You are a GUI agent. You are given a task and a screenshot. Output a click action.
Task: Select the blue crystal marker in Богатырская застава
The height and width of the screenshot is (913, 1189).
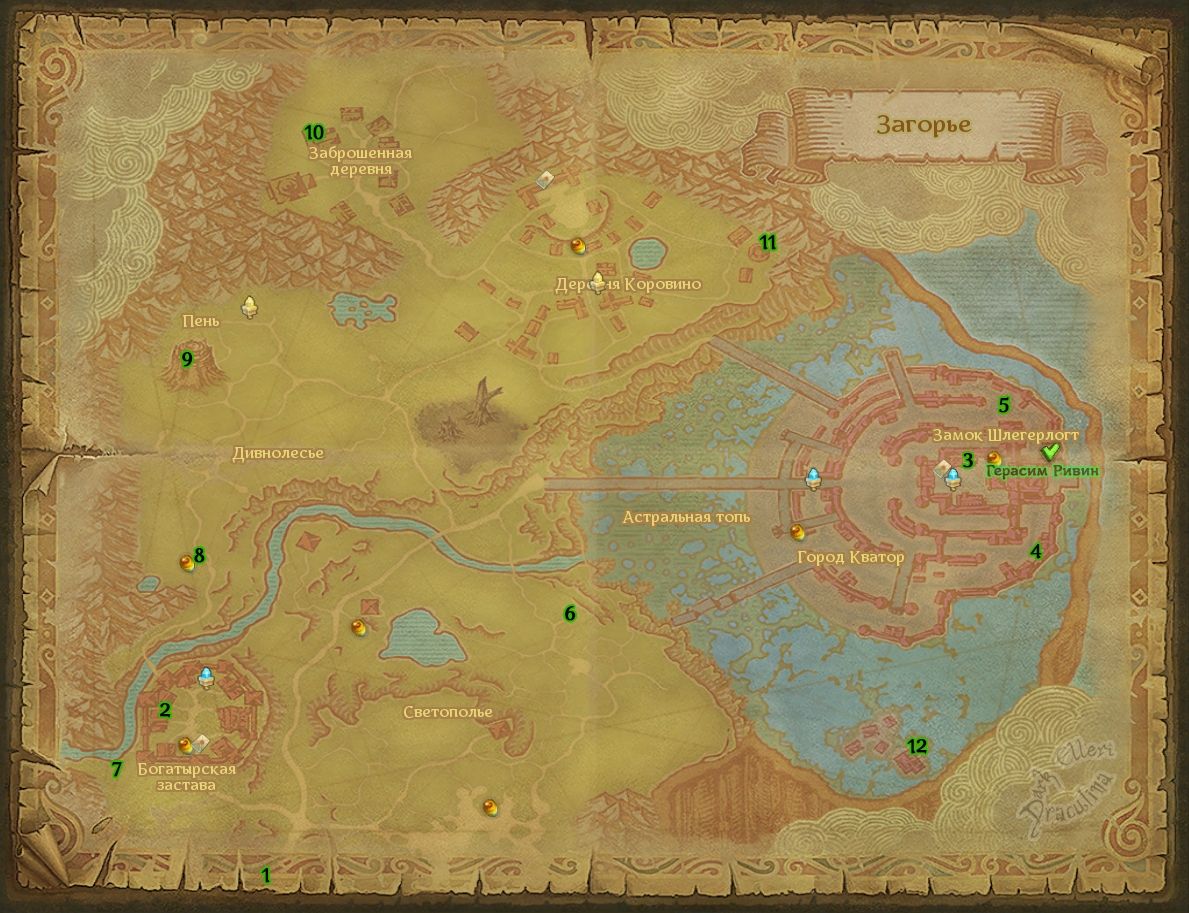click(206, 677)
